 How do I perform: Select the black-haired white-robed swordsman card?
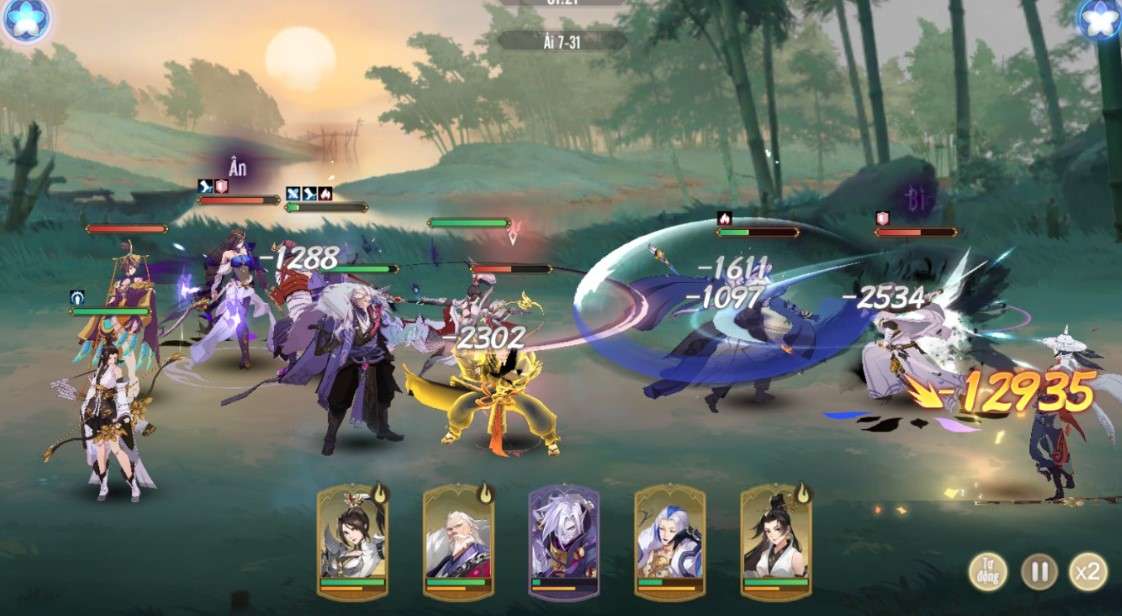[x=776, y=540]
